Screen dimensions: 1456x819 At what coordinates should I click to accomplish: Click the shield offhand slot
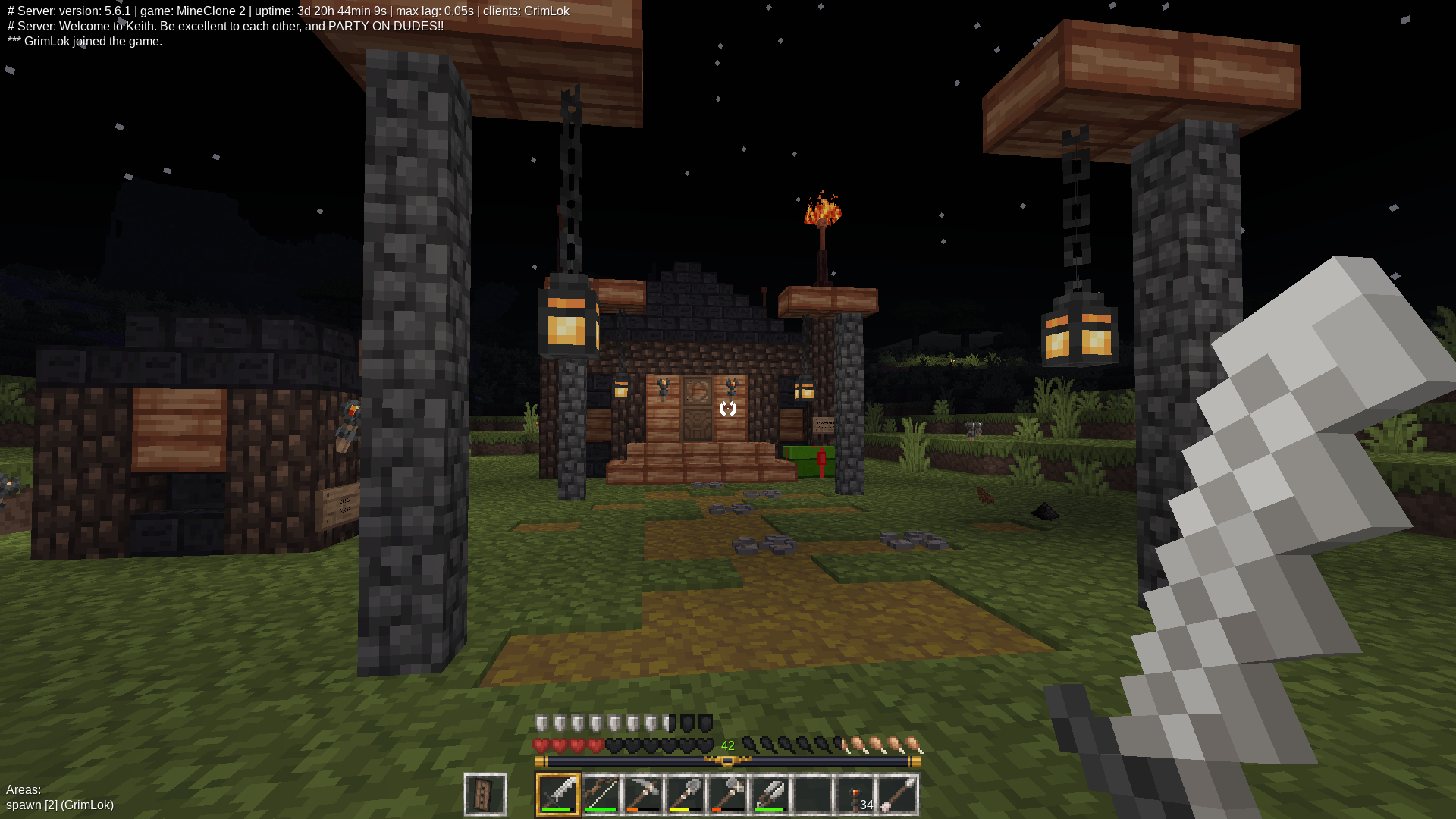(x=485, y=794)
